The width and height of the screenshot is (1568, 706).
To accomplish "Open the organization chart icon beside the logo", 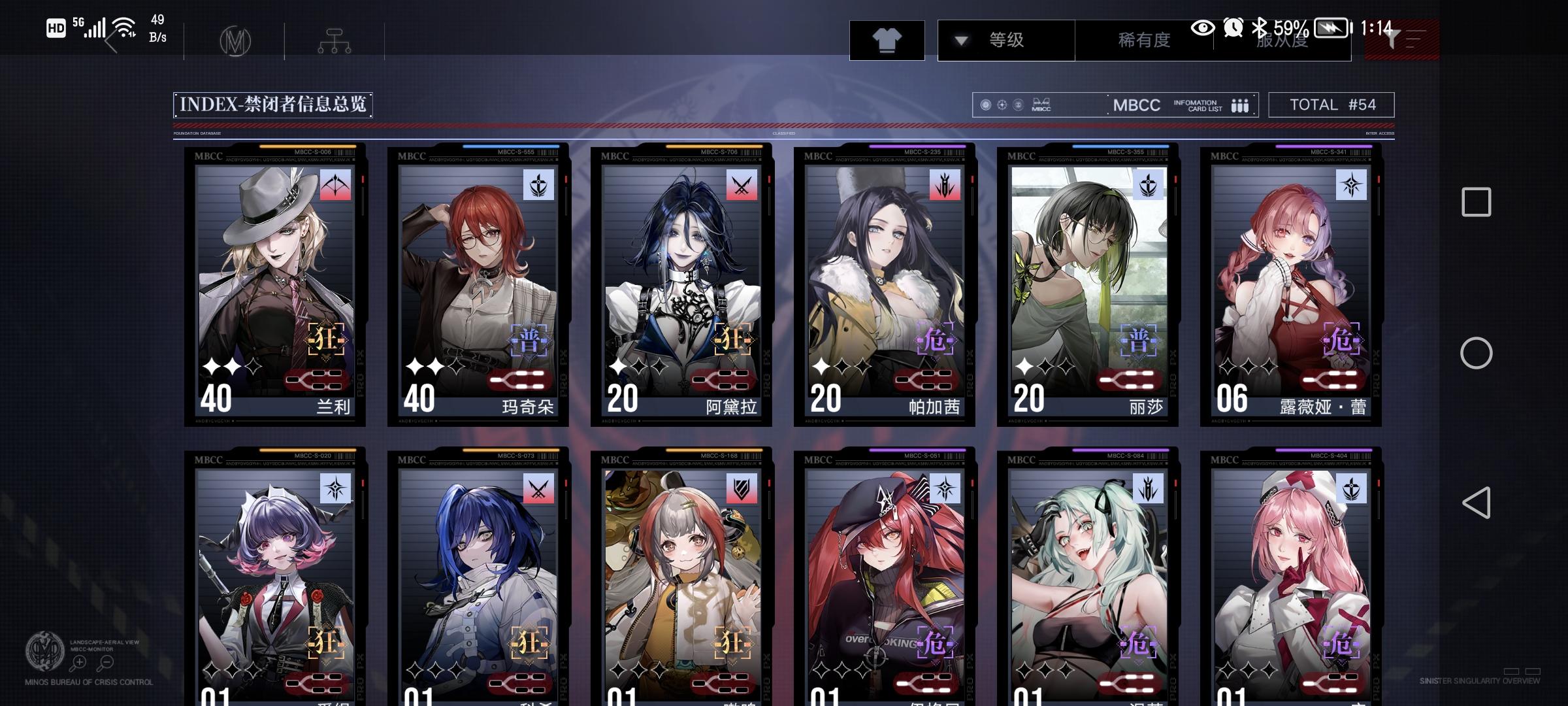I will click(x=335, y=41).
